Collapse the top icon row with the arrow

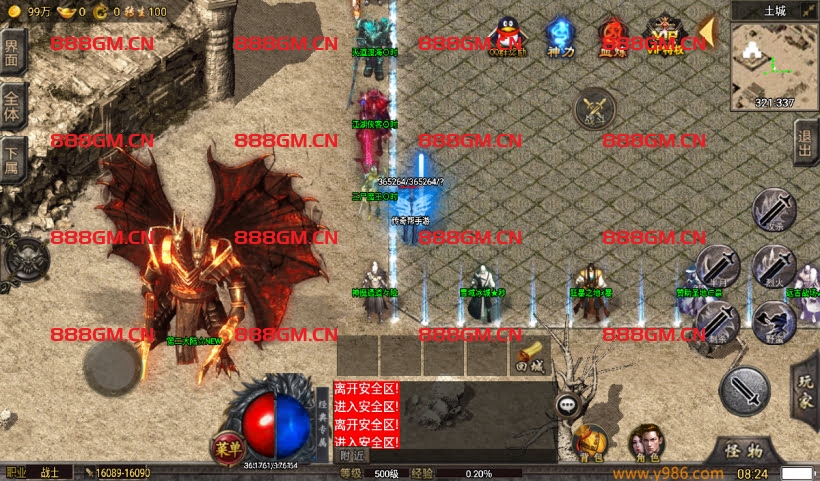[x=705, y=32]
